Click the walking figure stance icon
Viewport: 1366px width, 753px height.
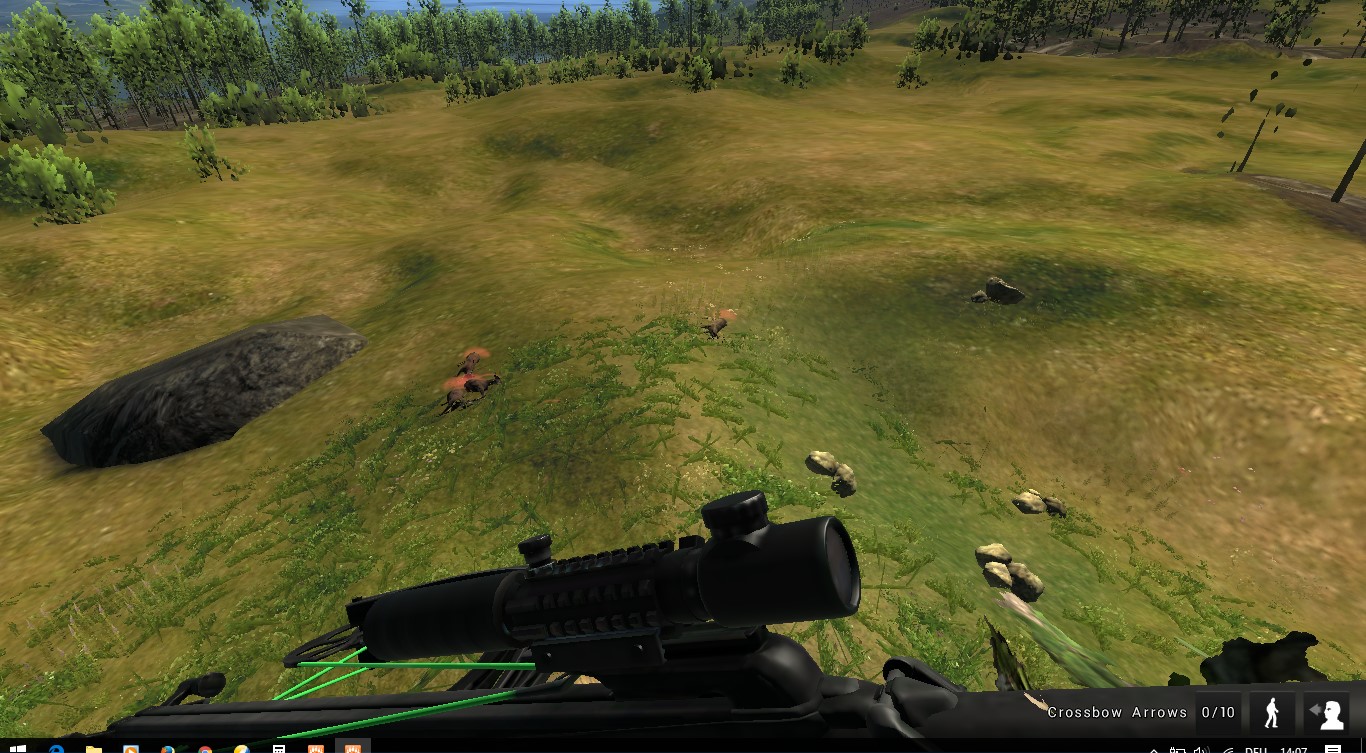point(1272,713)
